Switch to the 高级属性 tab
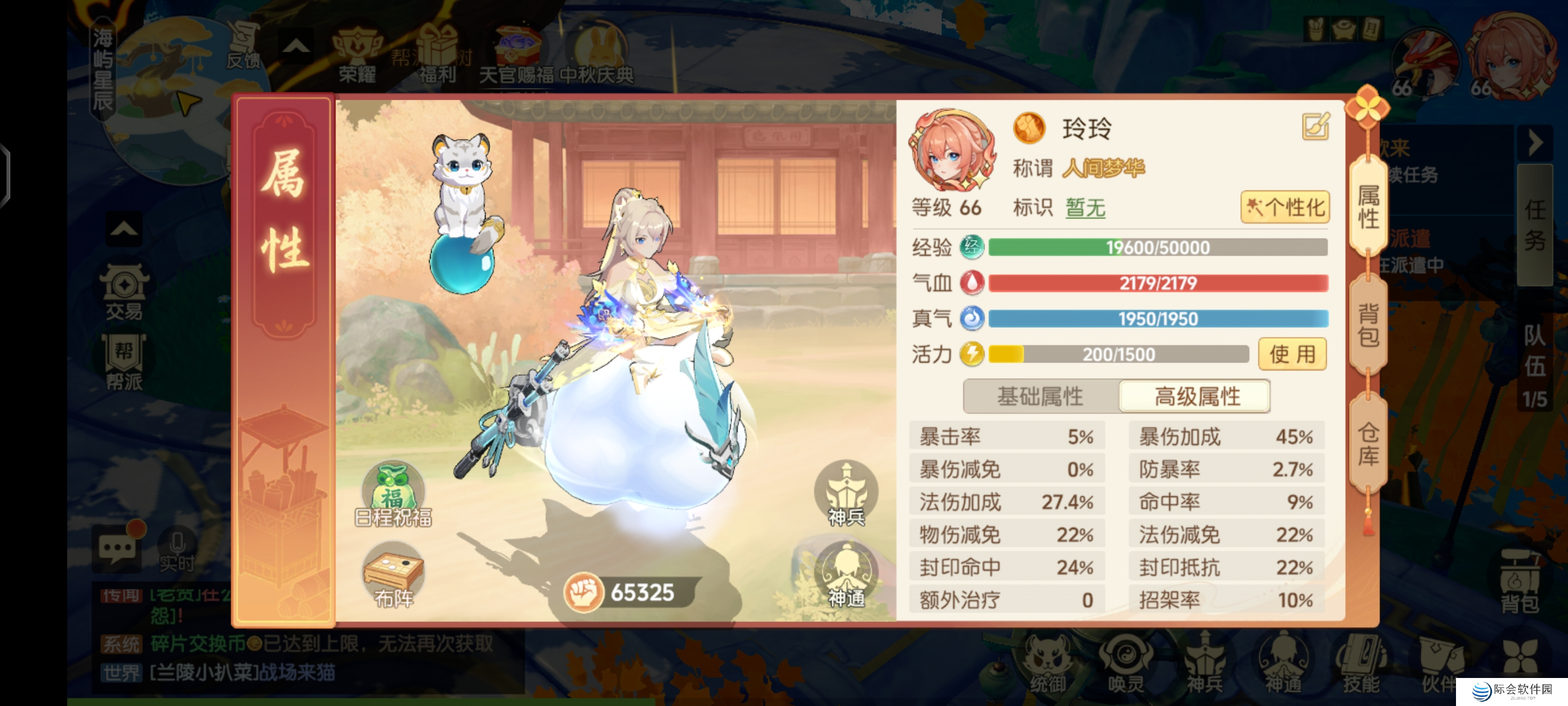Image resolution: width=1568 pixels, height=706 pixels. click(x=1194, y=396)
